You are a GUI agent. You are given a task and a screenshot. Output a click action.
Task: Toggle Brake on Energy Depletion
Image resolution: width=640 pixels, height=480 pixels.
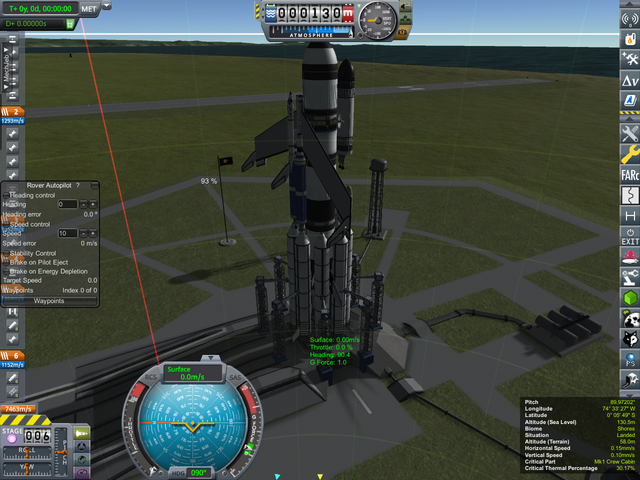5,271
